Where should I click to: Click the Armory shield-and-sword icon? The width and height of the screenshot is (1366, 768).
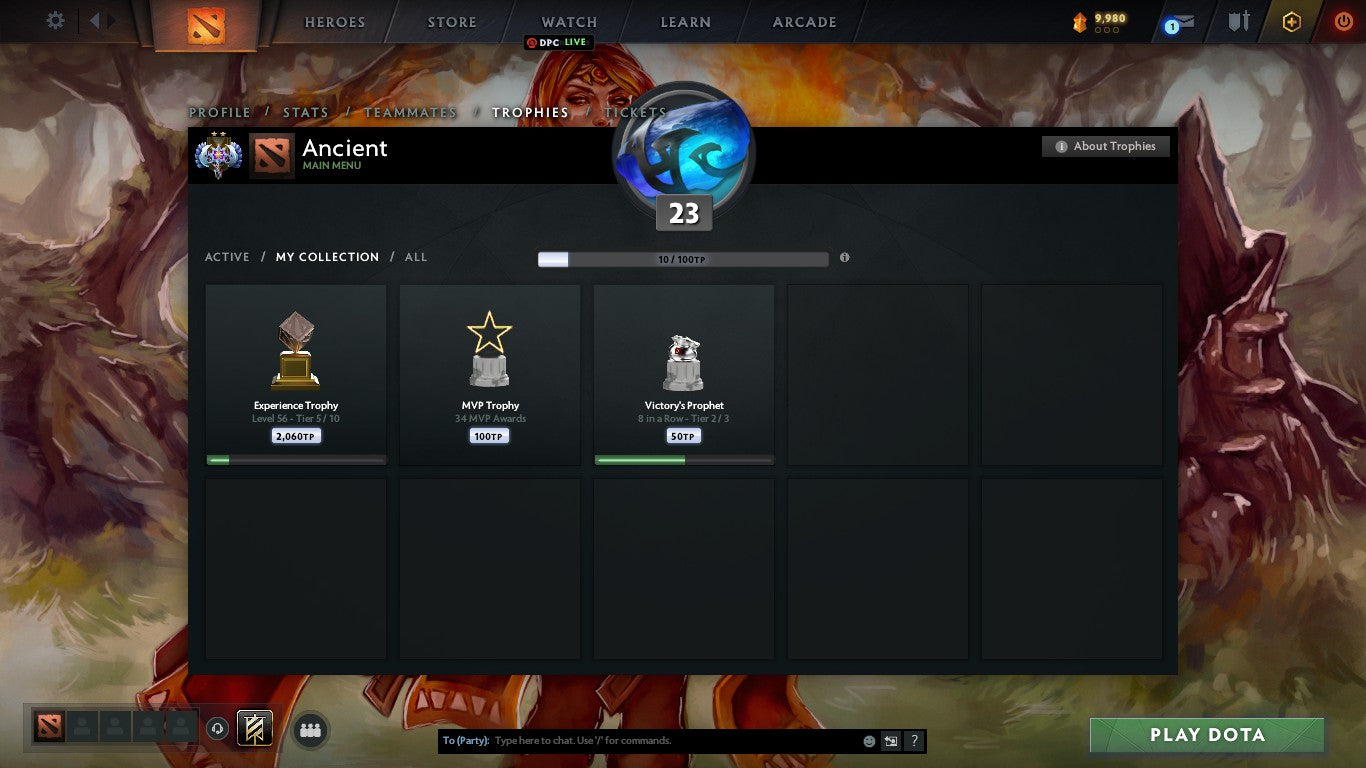[1236, 20]
